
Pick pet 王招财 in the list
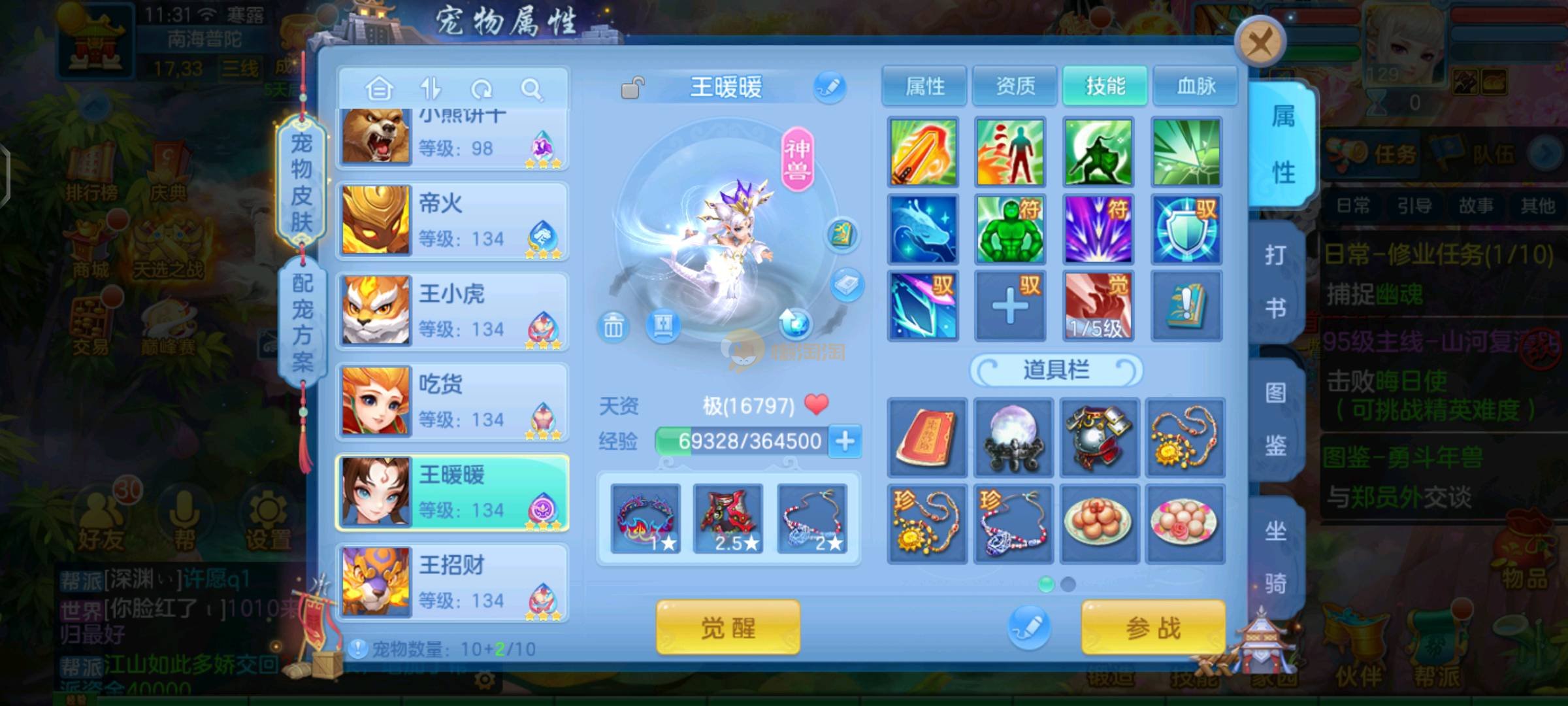(452, 582)
